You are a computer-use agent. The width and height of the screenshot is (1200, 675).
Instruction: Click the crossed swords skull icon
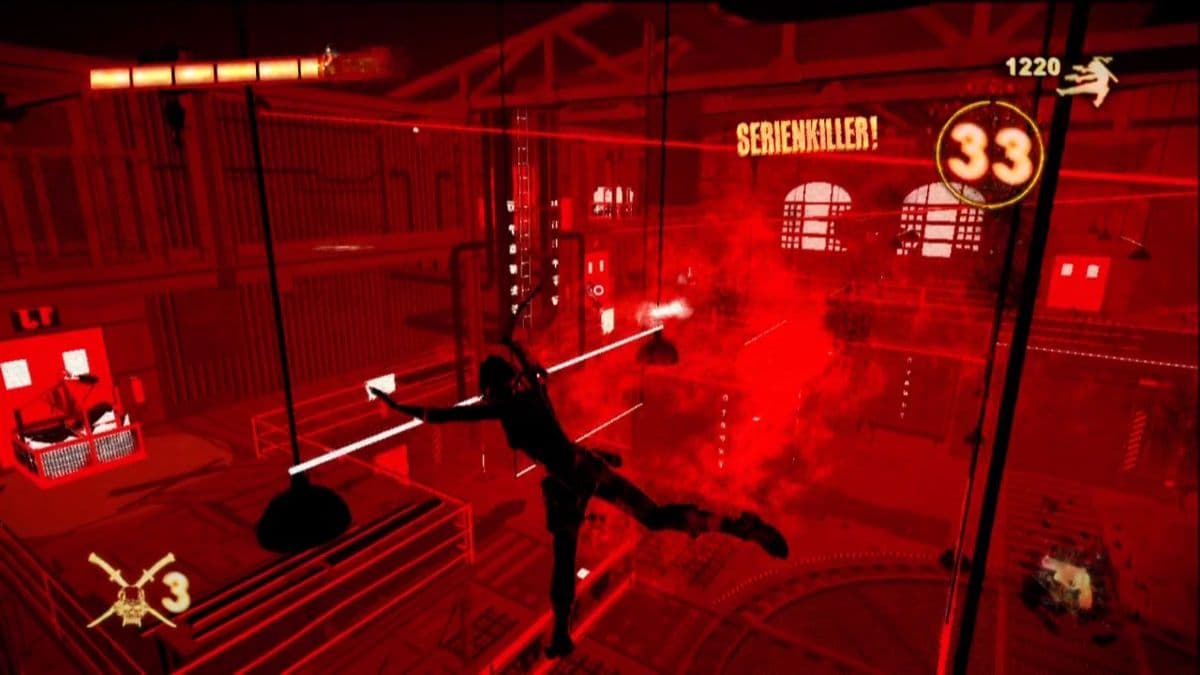[130, 590]
